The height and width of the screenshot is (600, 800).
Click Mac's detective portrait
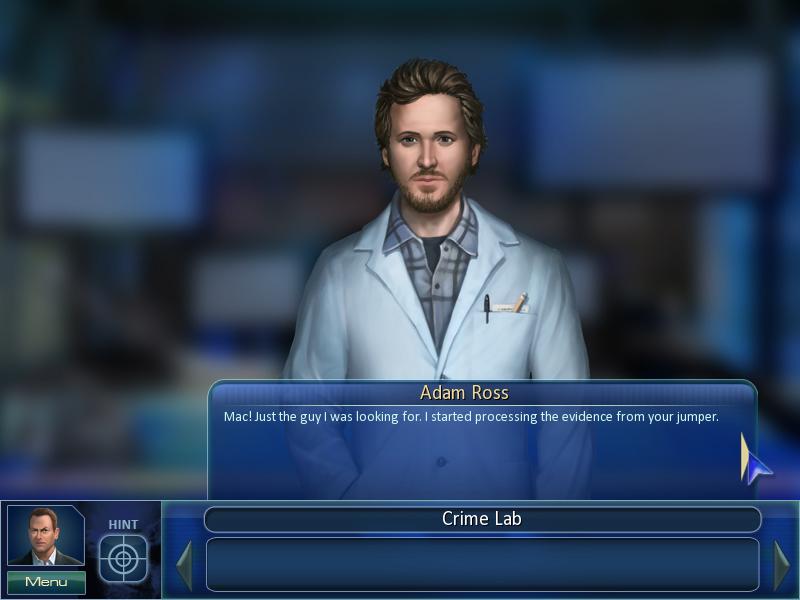[x=45, y=537]
